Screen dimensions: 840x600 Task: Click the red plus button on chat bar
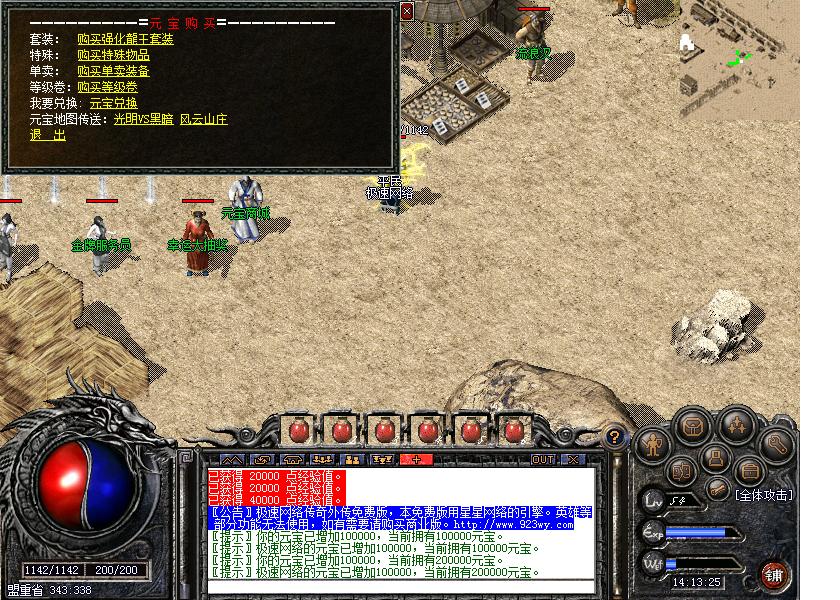415,460
